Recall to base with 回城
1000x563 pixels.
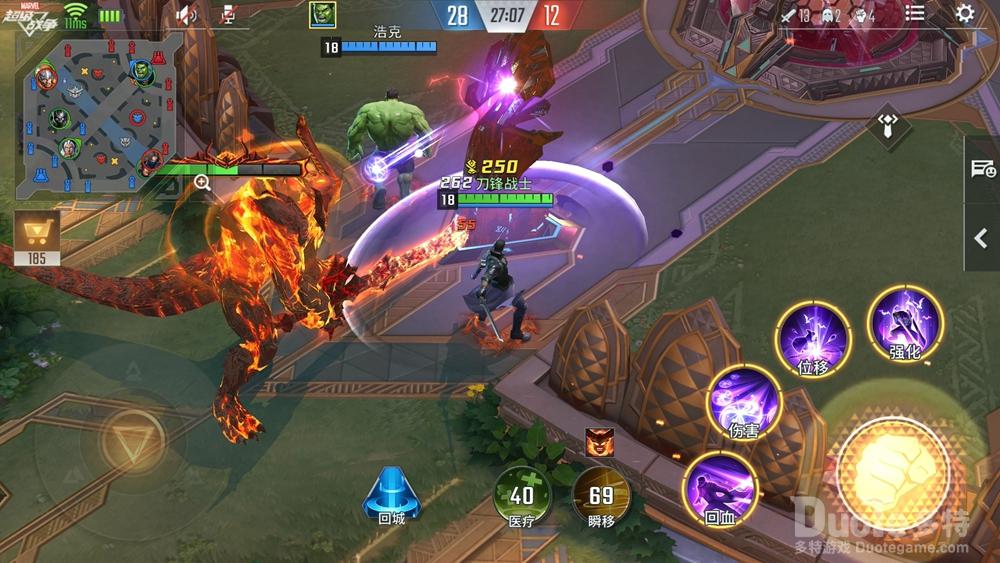pos(391,495)
